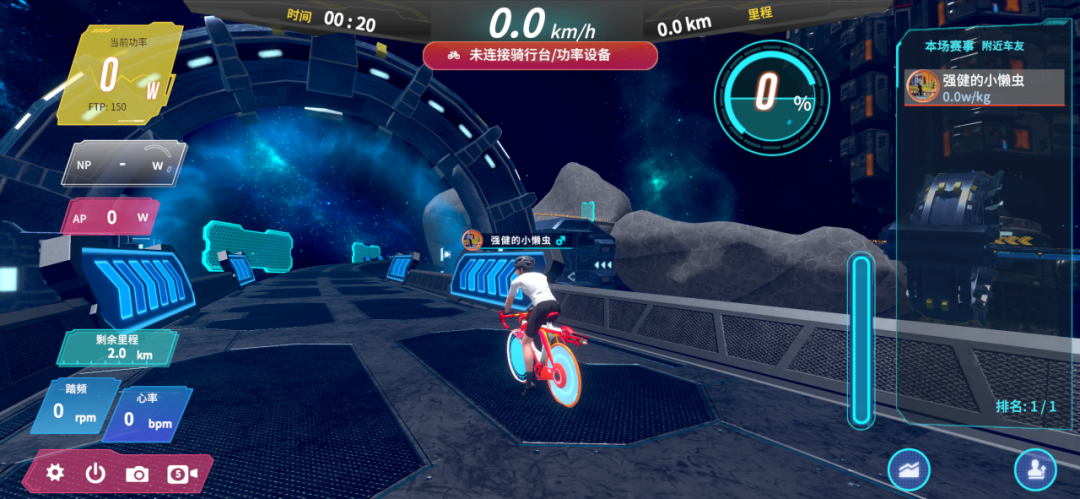Open the elevation chart button

(908, 469)
